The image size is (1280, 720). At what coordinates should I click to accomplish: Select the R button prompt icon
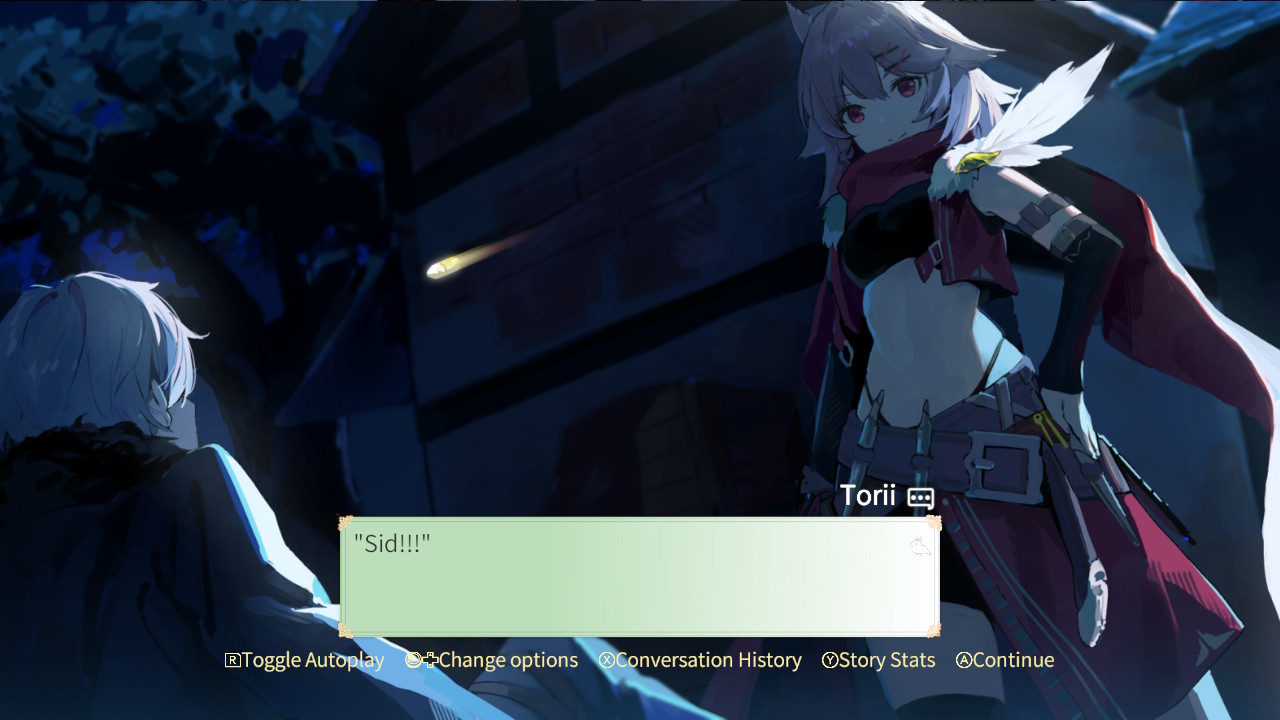[x=232, y=660]
